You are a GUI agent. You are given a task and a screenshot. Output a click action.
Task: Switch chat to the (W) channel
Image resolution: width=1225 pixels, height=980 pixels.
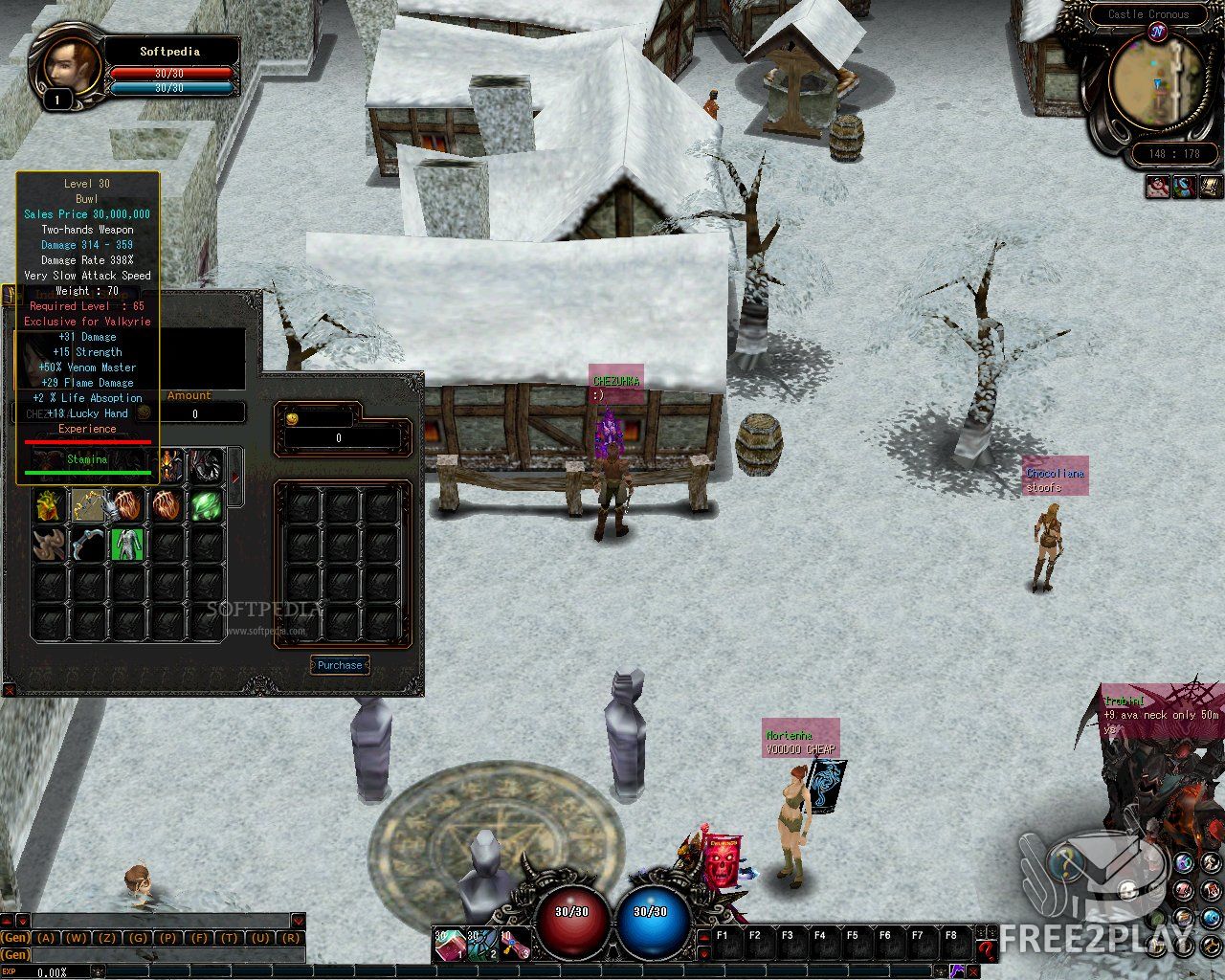click(x=77, y=938)
